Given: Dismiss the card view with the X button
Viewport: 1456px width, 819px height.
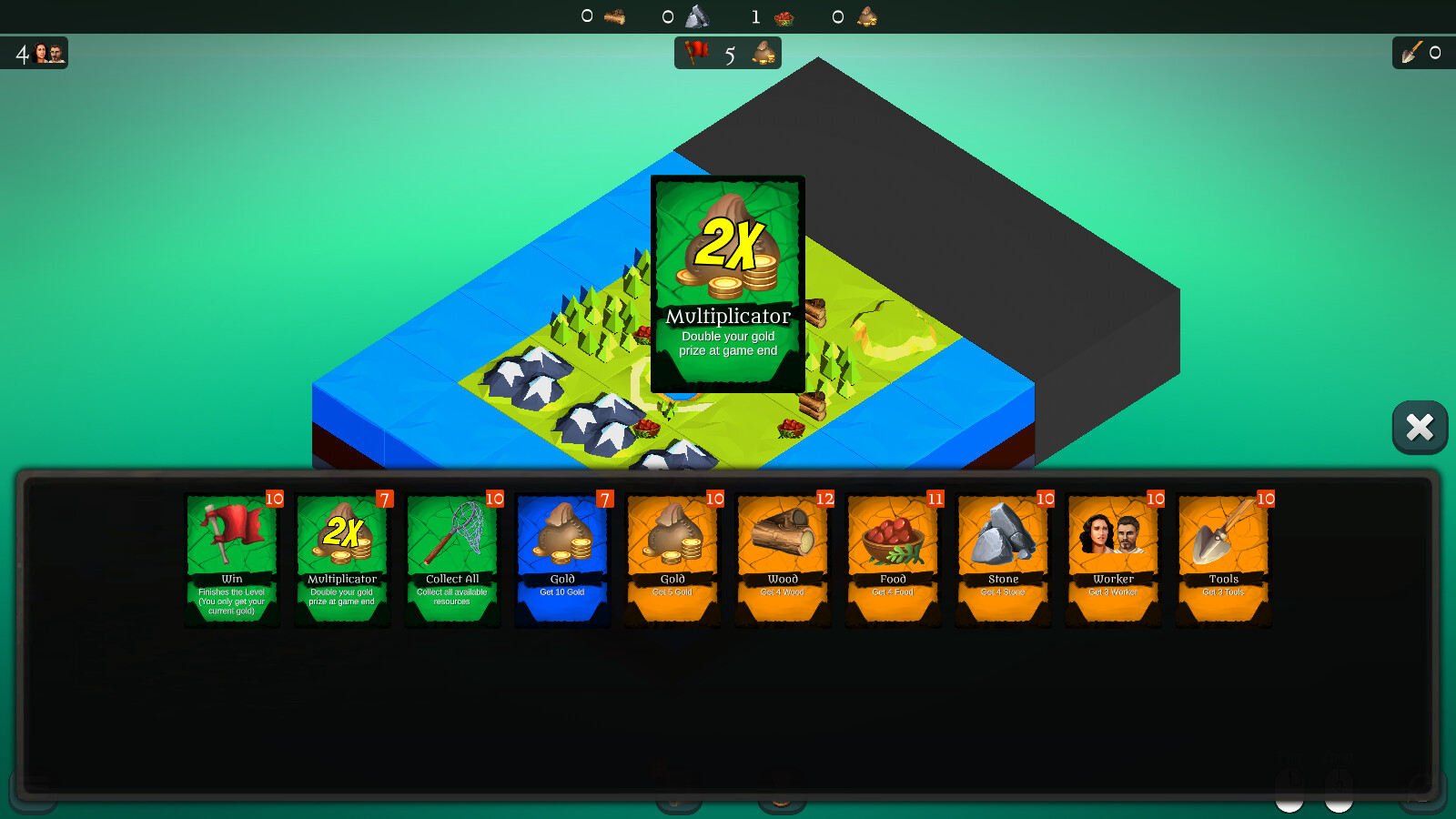Looking at the screenshot, I should pyautogui.click(x=1420, y=426).
